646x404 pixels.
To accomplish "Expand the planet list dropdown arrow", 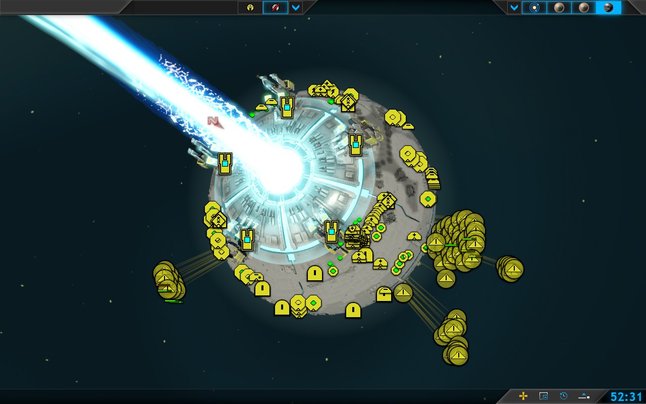I will click(514, 7).
